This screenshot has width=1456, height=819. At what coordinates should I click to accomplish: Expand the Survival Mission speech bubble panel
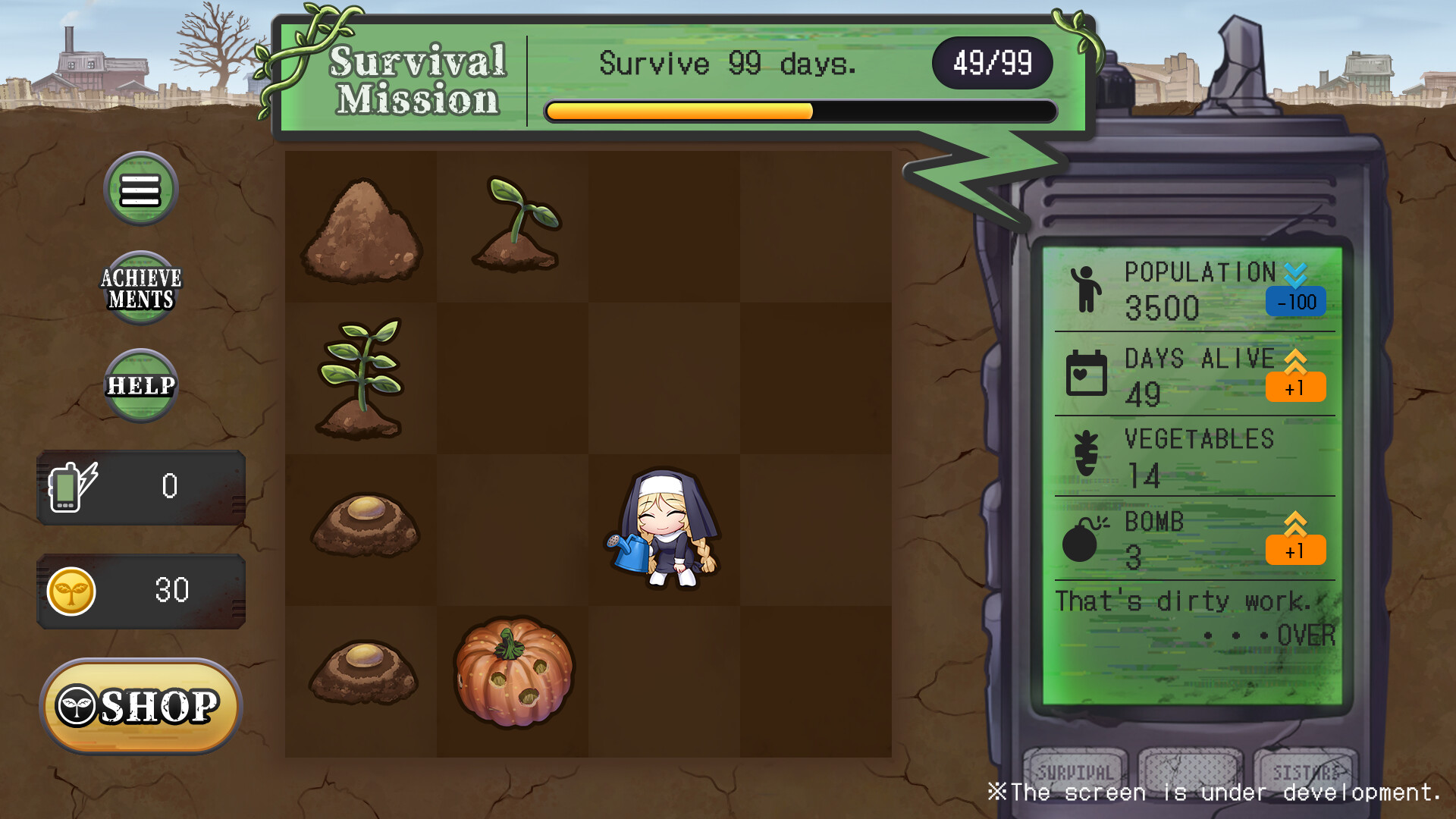667,76
